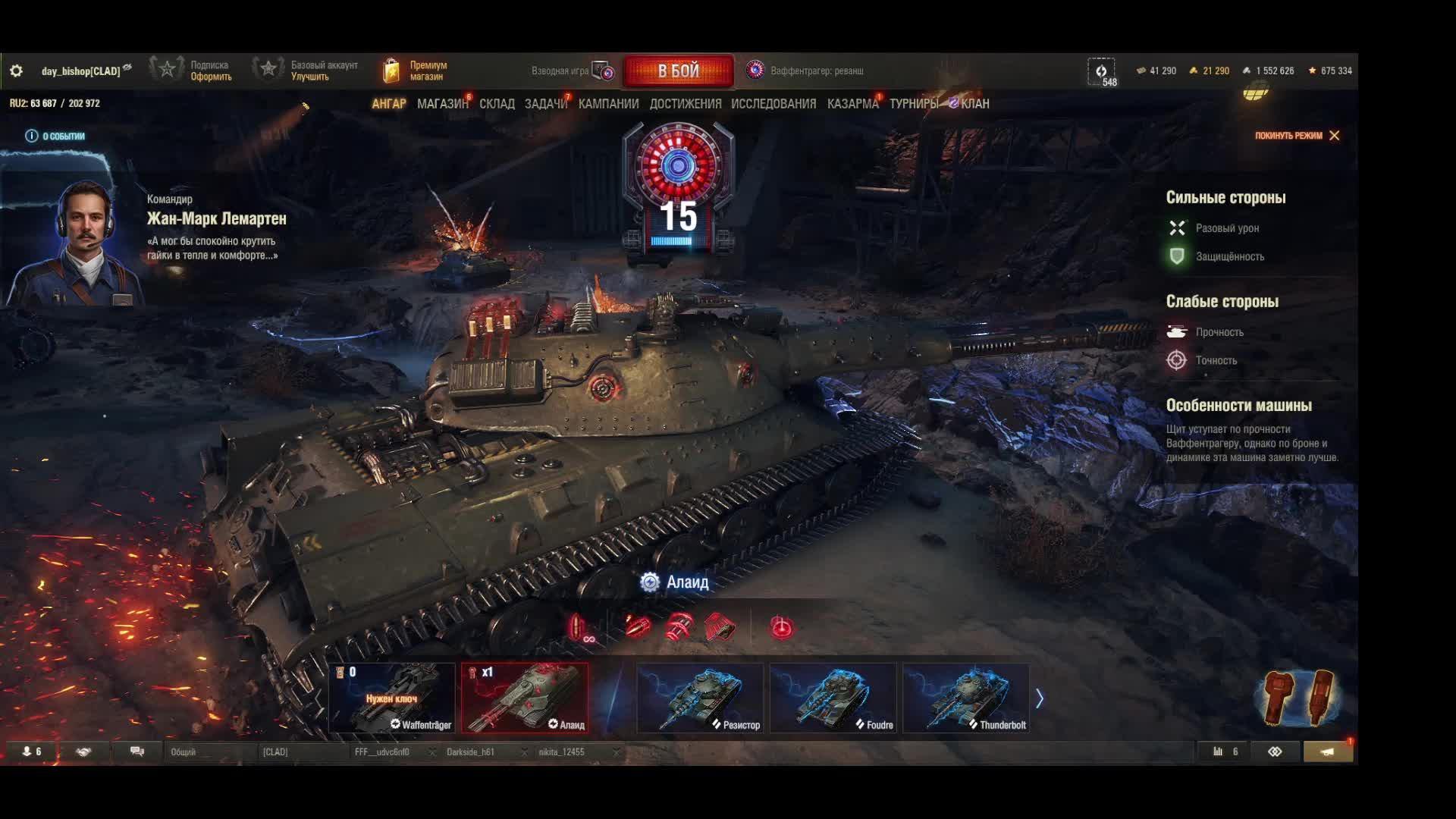
Task: Switch to the МАГАЗИН tab
Action: pyautogui.click(x=442, y=104)
